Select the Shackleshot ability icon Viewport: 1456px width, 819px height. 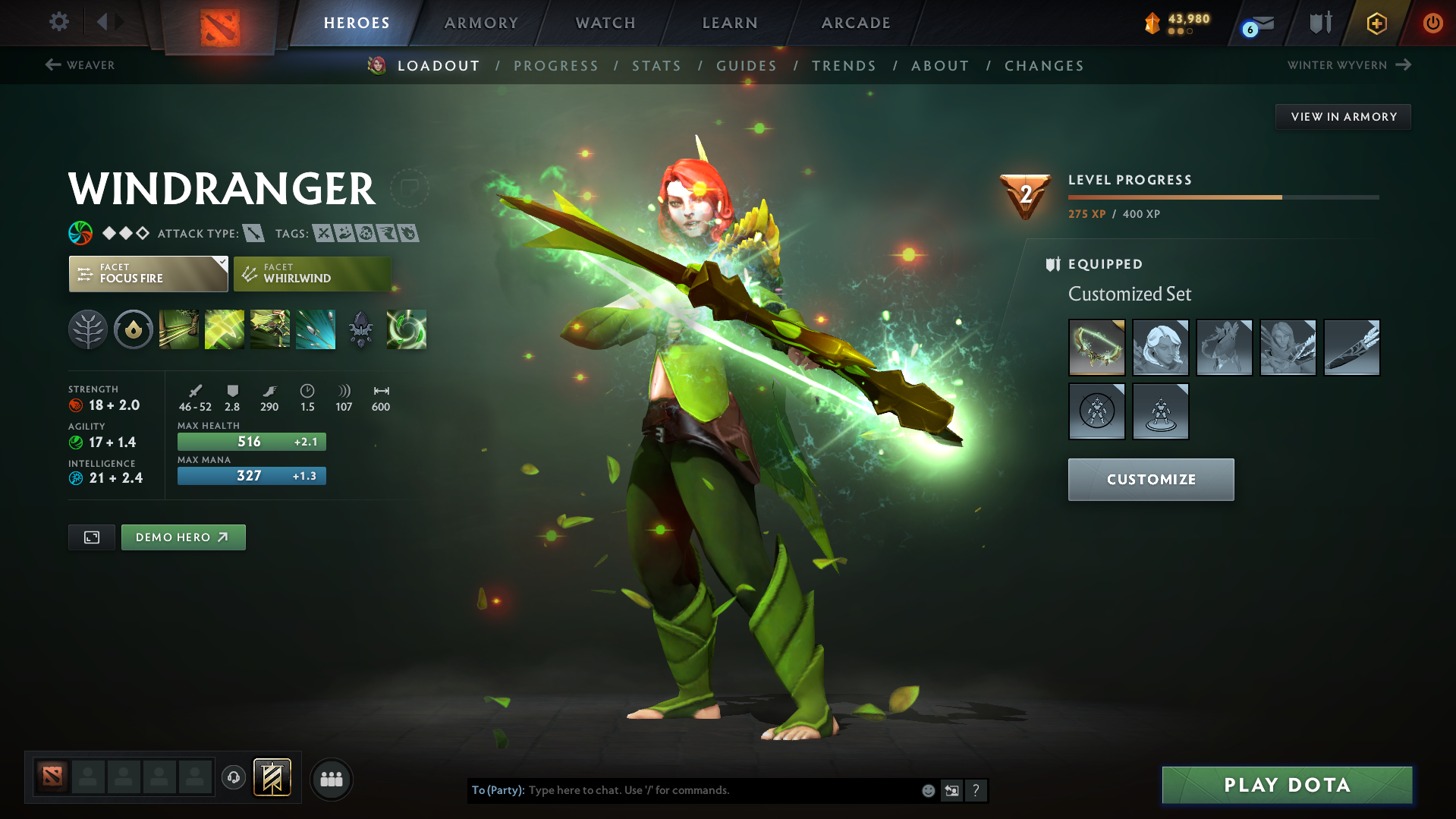pos(178,329)
